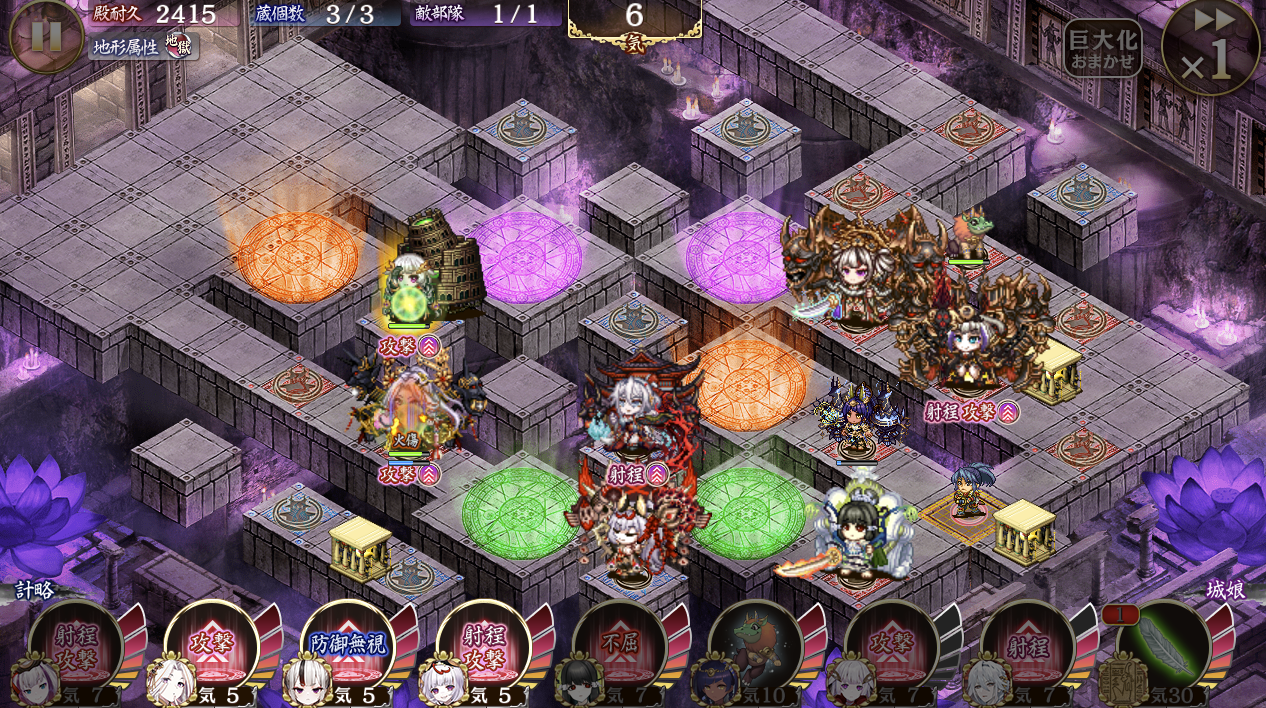1266x708 pixels.
Task: Toggle the 巨大化おまかせ auto-enlarge button
Action: pos(1102,49)
